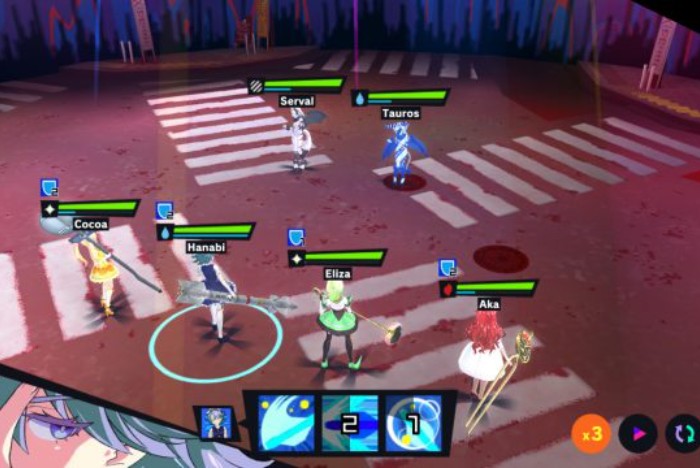Screen dimensions: 700x468
Task: Use the crescent moon skill icon
Action: (x=287, y=423)
